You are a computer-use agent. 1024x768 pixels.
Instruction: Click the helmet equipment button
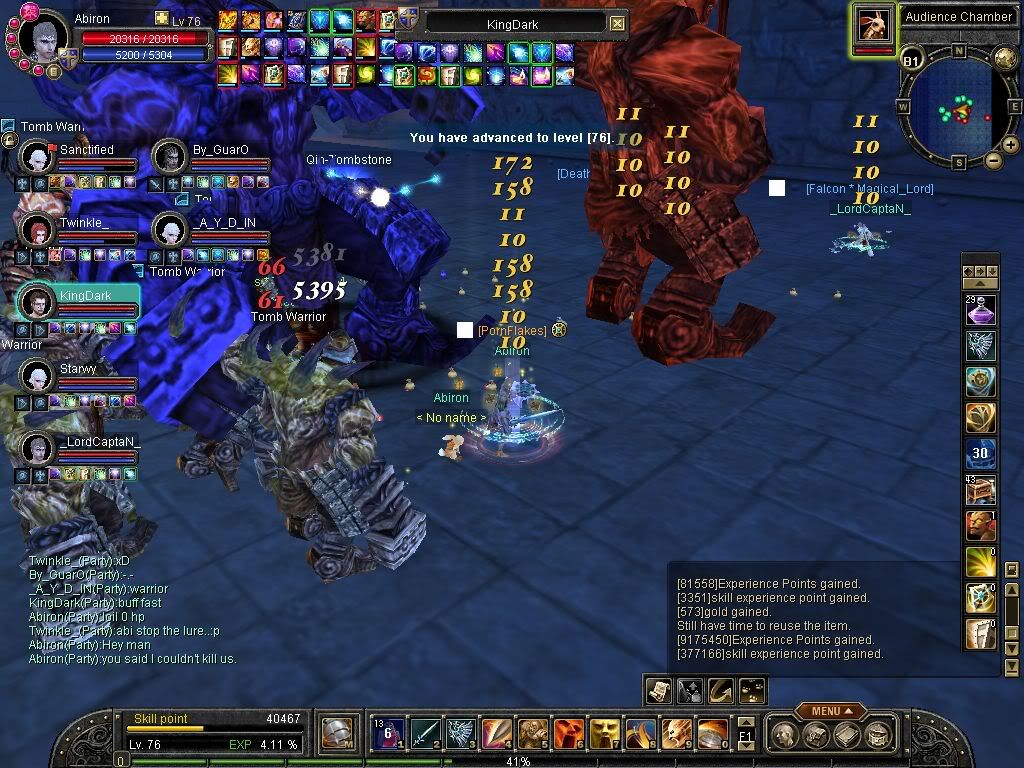(337, 734)
